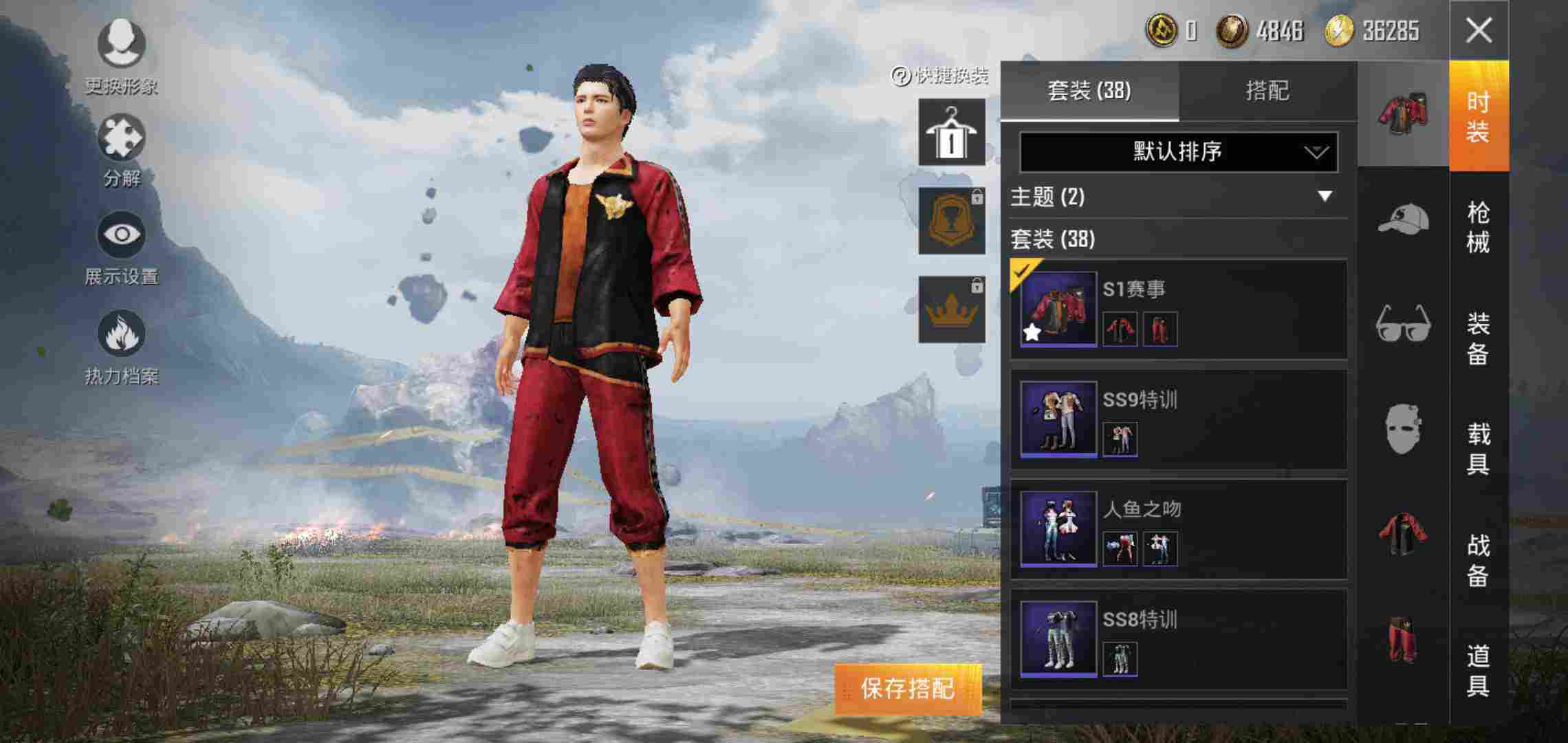Show the glasses eyewear category
The height and width of the screenshot is (743, 1568).
pos(1403,323)
